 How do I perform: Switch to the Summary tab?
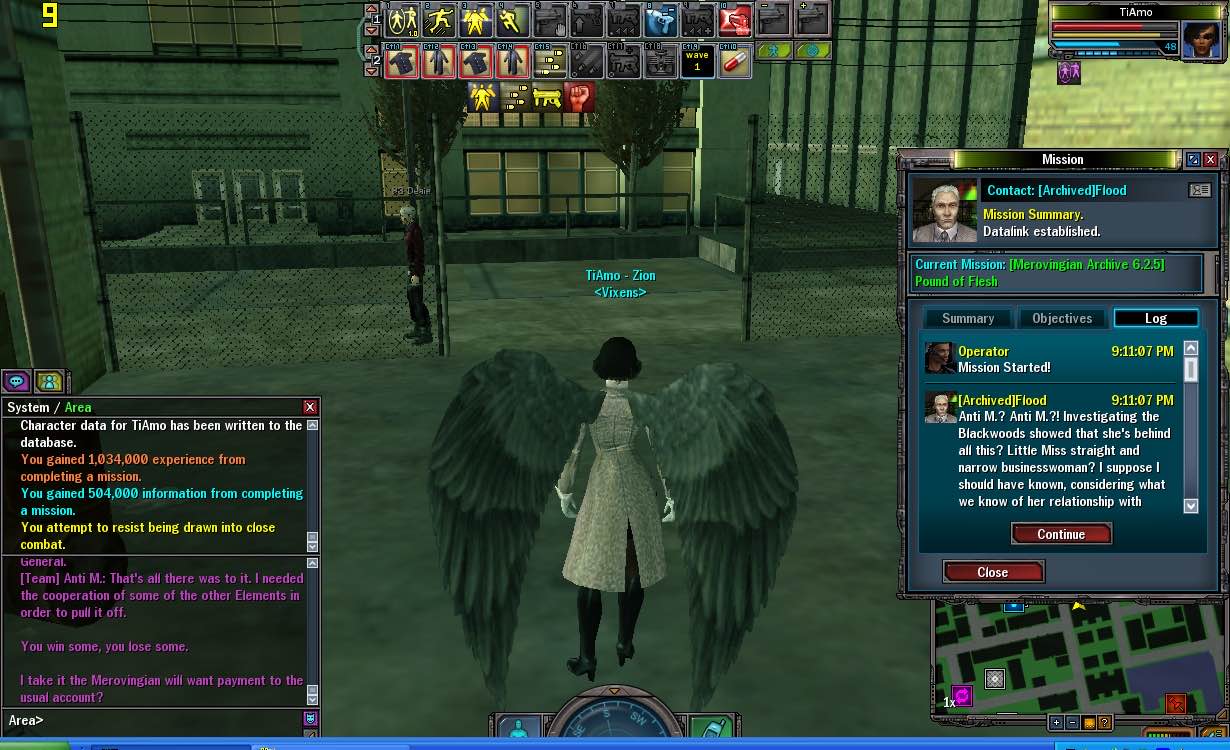tap(967, 318)
